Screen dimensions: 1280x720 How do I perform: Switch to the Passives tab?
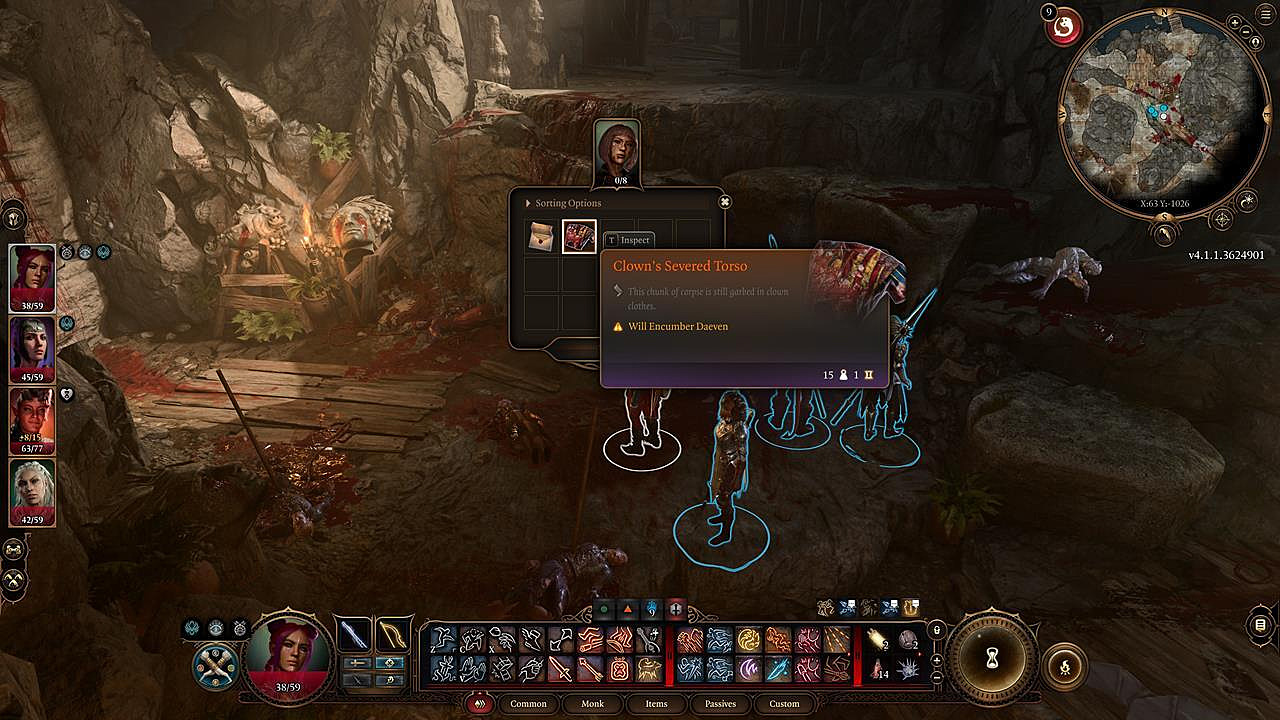[x=720, y=703]
